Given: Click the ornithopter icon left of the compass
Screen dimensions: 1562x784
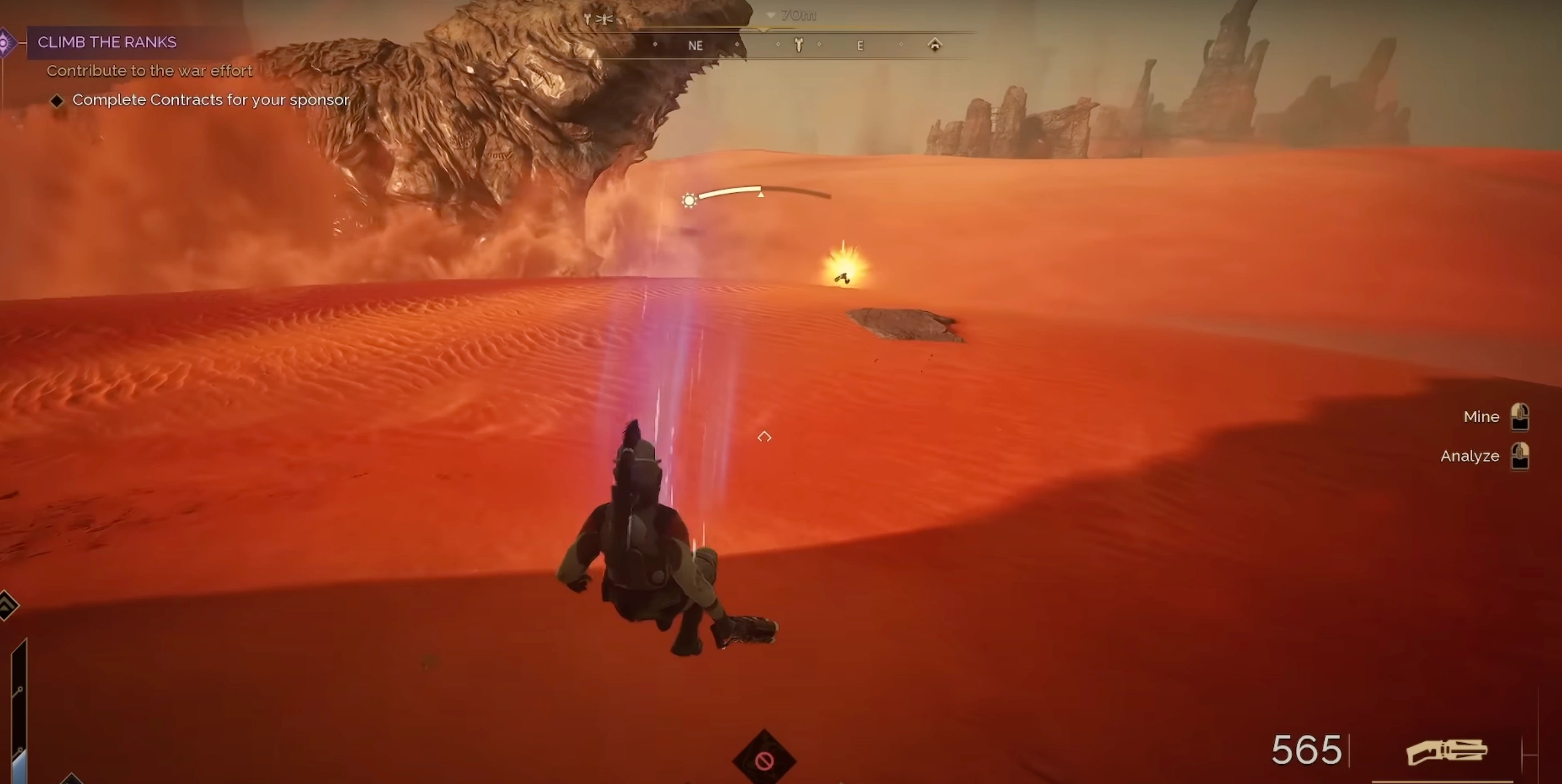Looking at the screenshot, I should click(604, 18).
